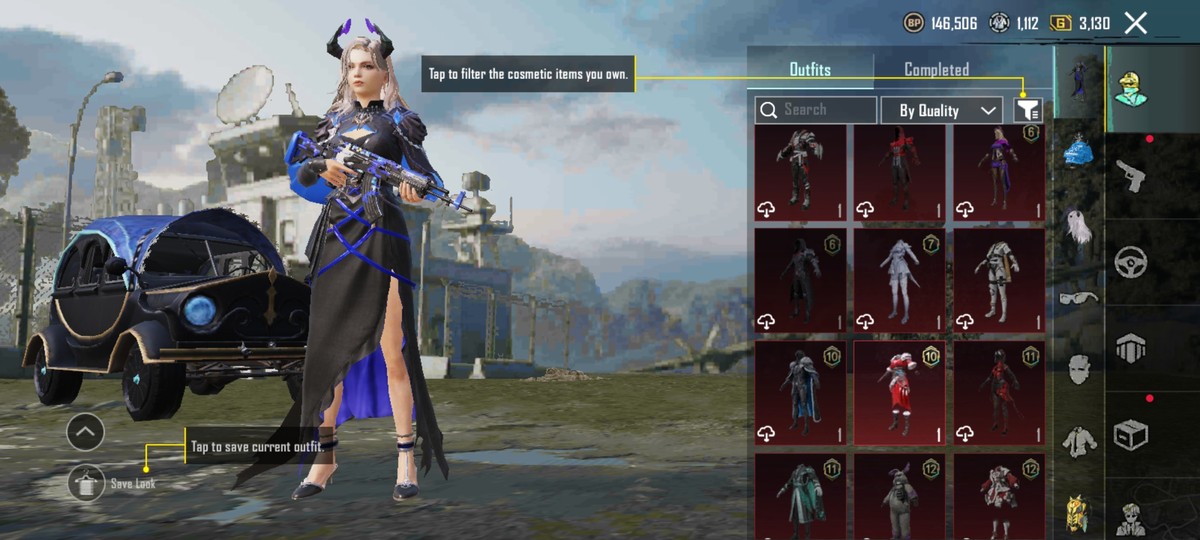
Task: Save the current look with the trash-bin button
Action: [86, 483]
